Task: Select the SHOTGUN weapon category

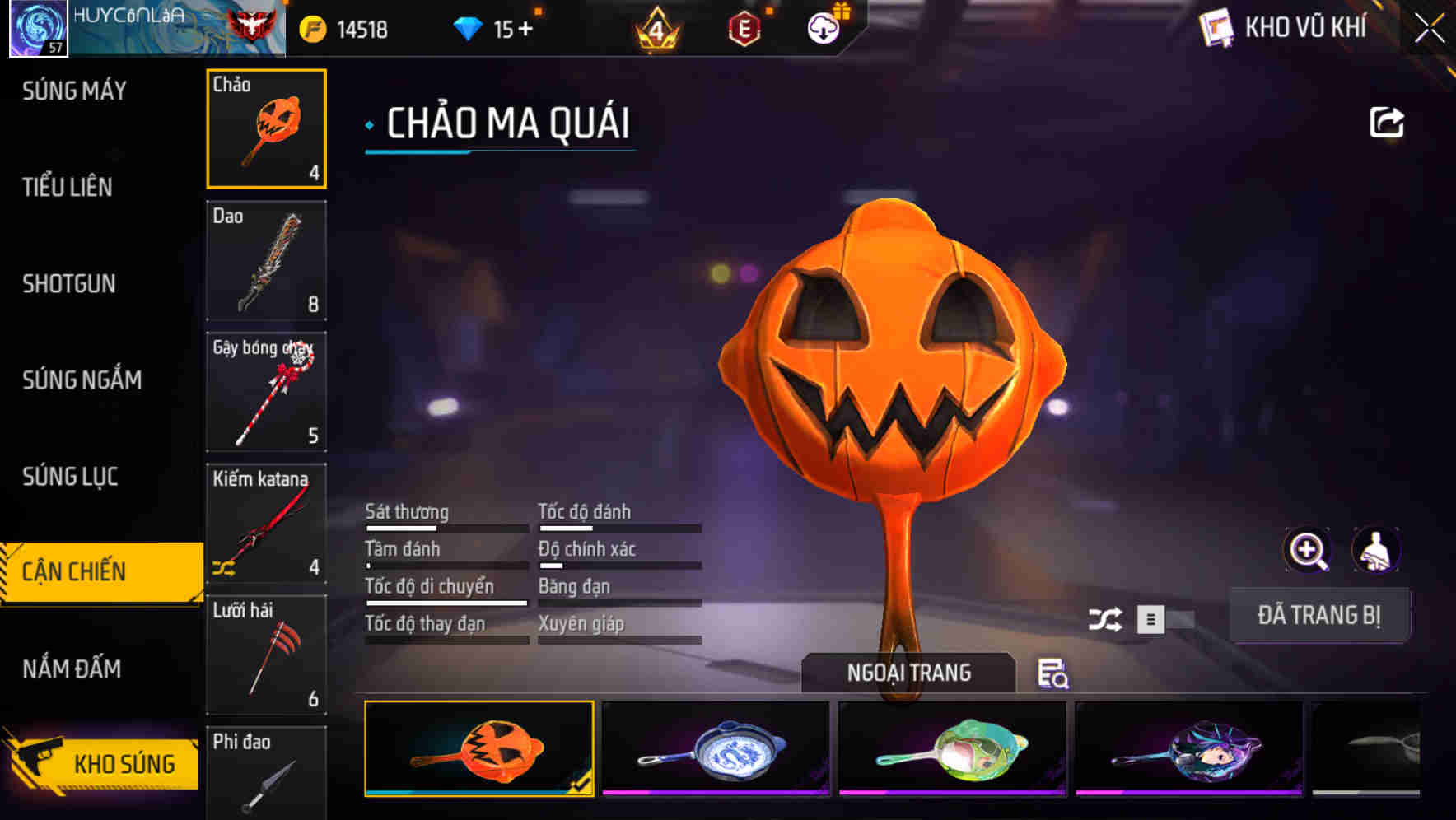Action: [x=69, y=283]
